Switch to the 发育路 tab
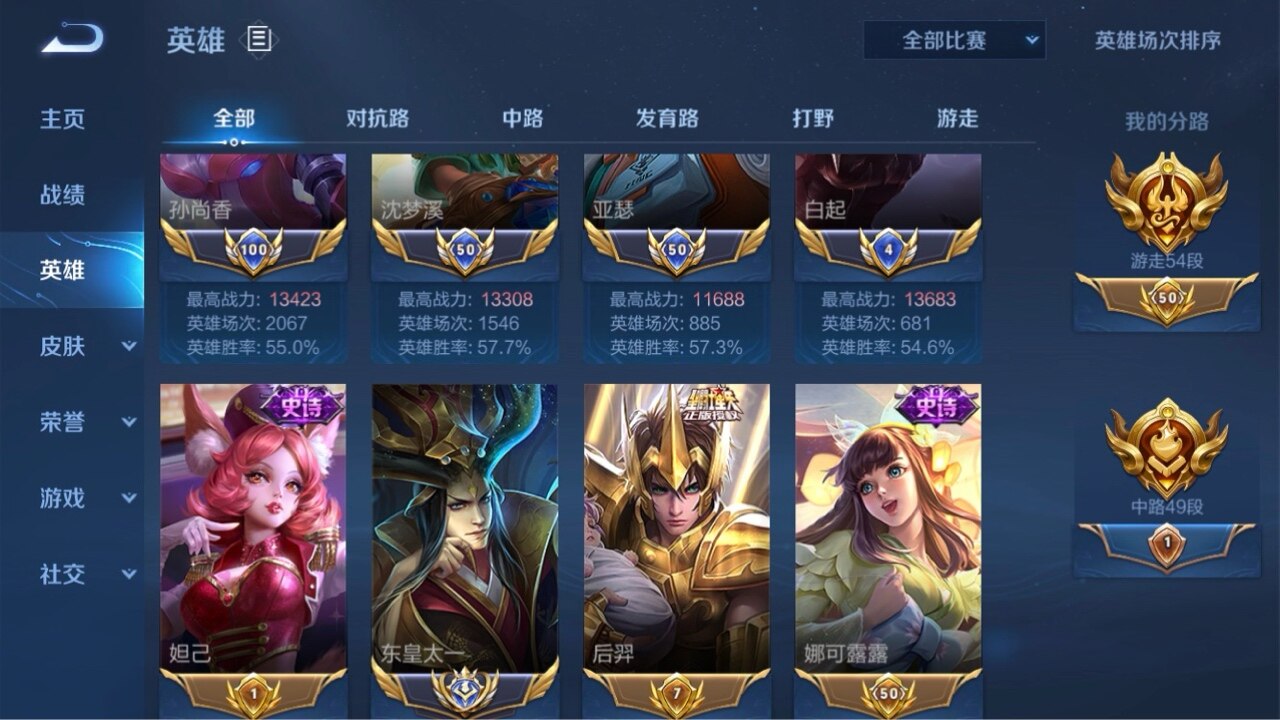1280x720 pixels. 667,118
